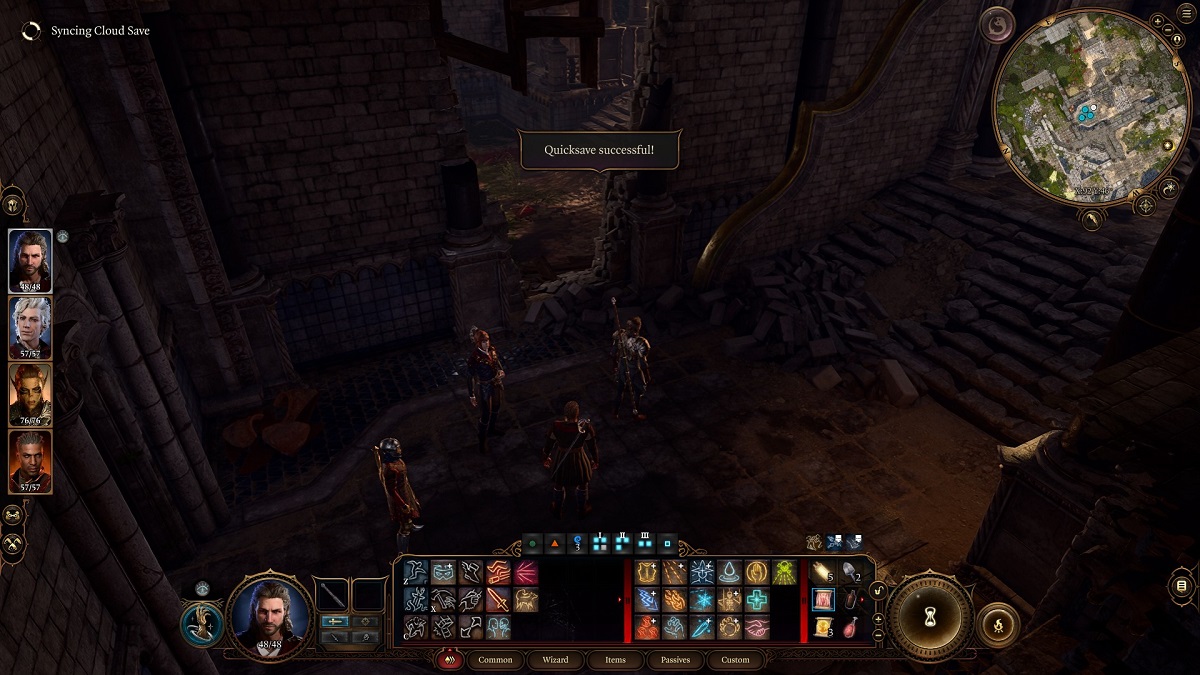
Task: Show the Items hotbar tab
Action: coord(615,660)
